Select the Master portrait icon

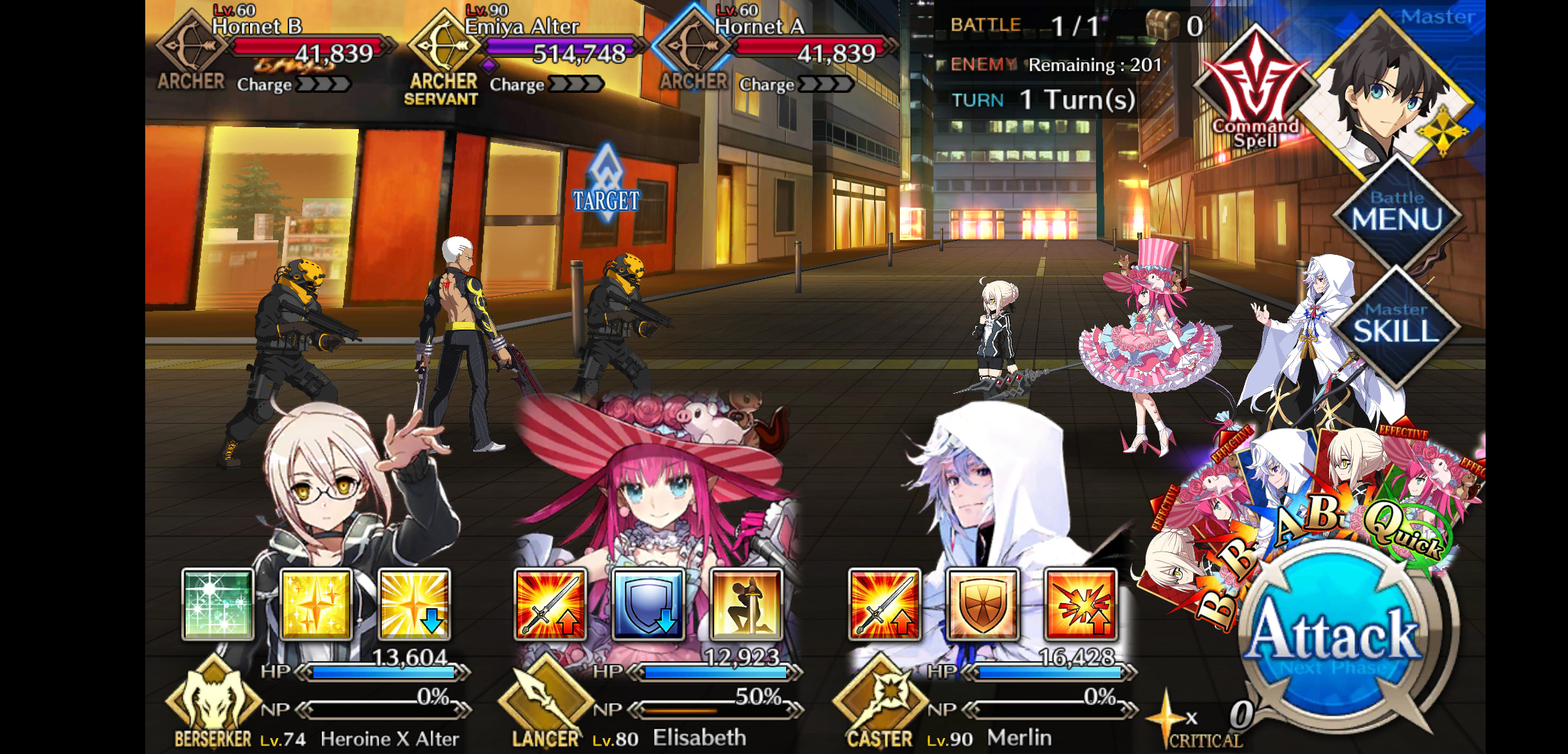1389,91
